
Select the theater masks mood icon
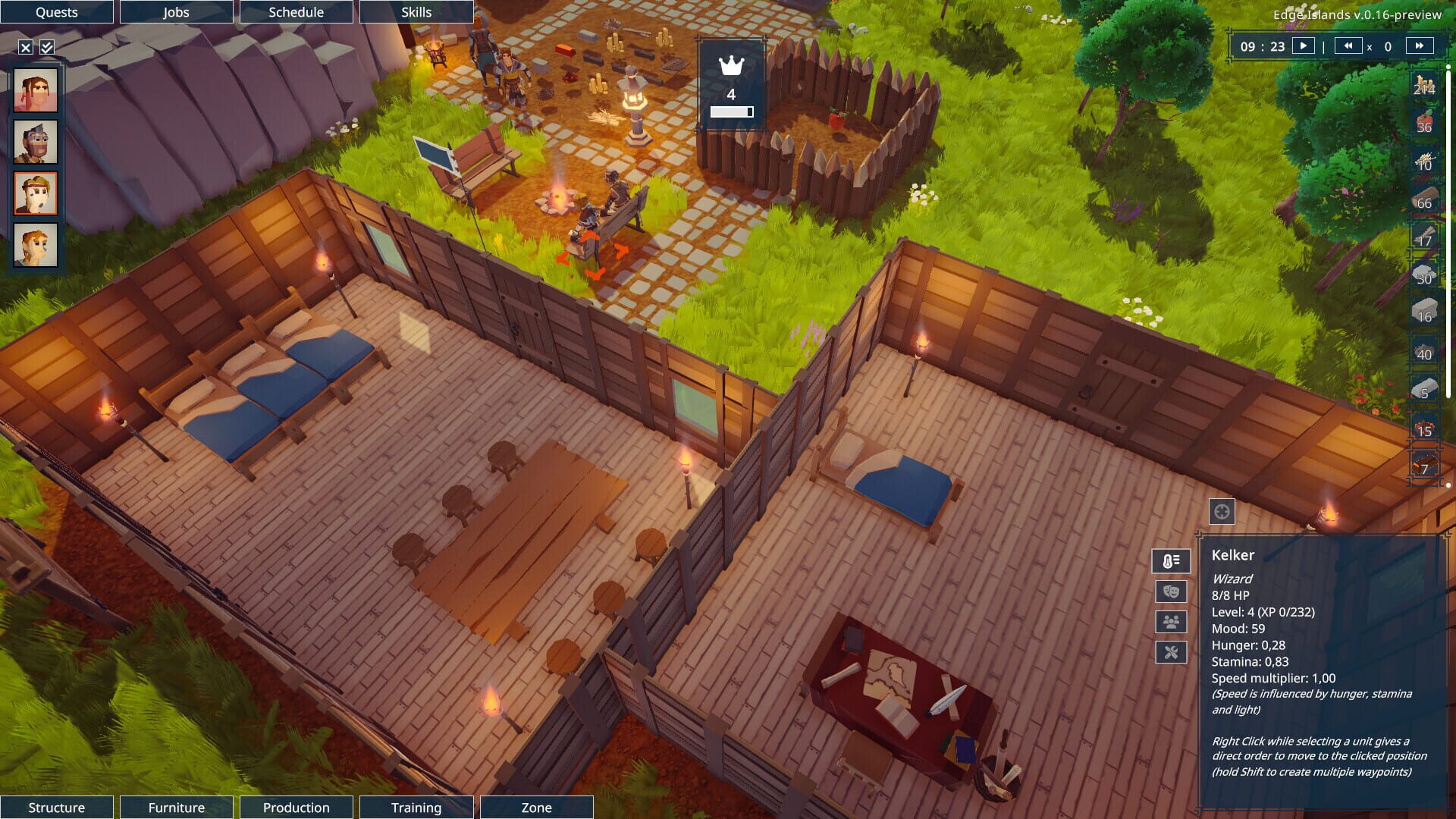[1172, 591]
